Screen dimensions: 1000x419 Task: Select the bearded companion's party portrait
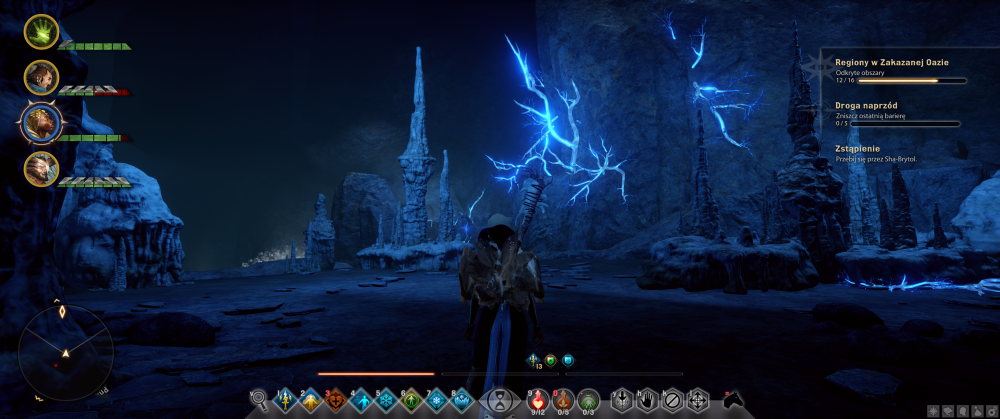(41, 76)
